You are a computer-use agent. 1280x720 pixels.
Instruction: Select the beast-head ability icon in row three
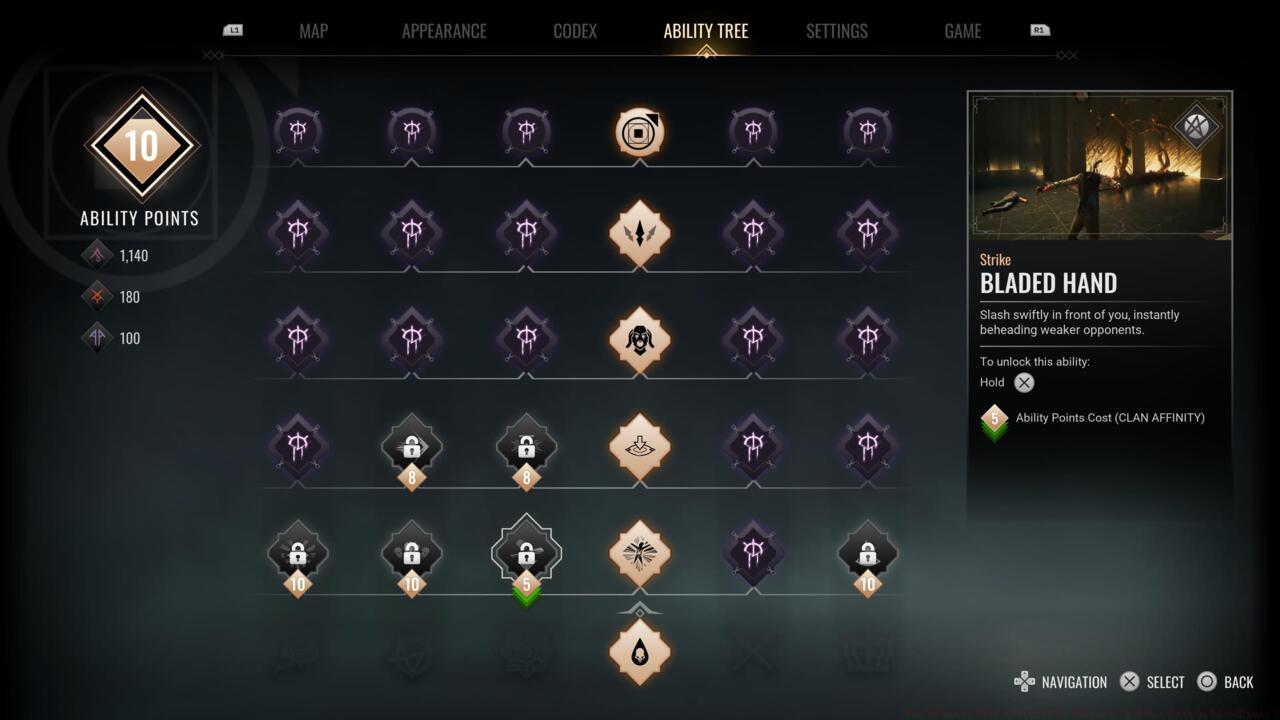640,341
